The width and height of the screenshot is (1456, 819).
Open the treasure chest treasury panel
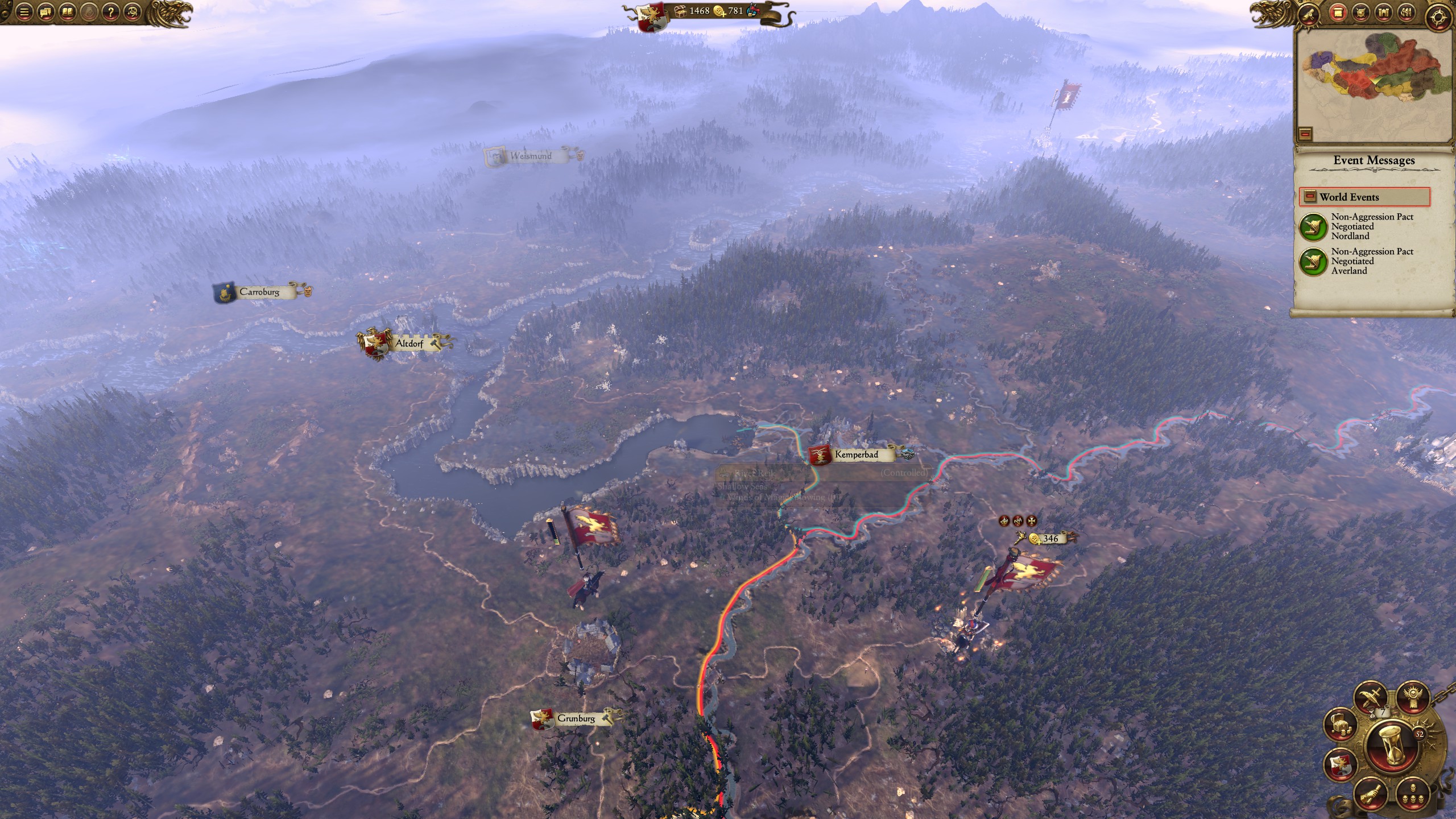1340,725
